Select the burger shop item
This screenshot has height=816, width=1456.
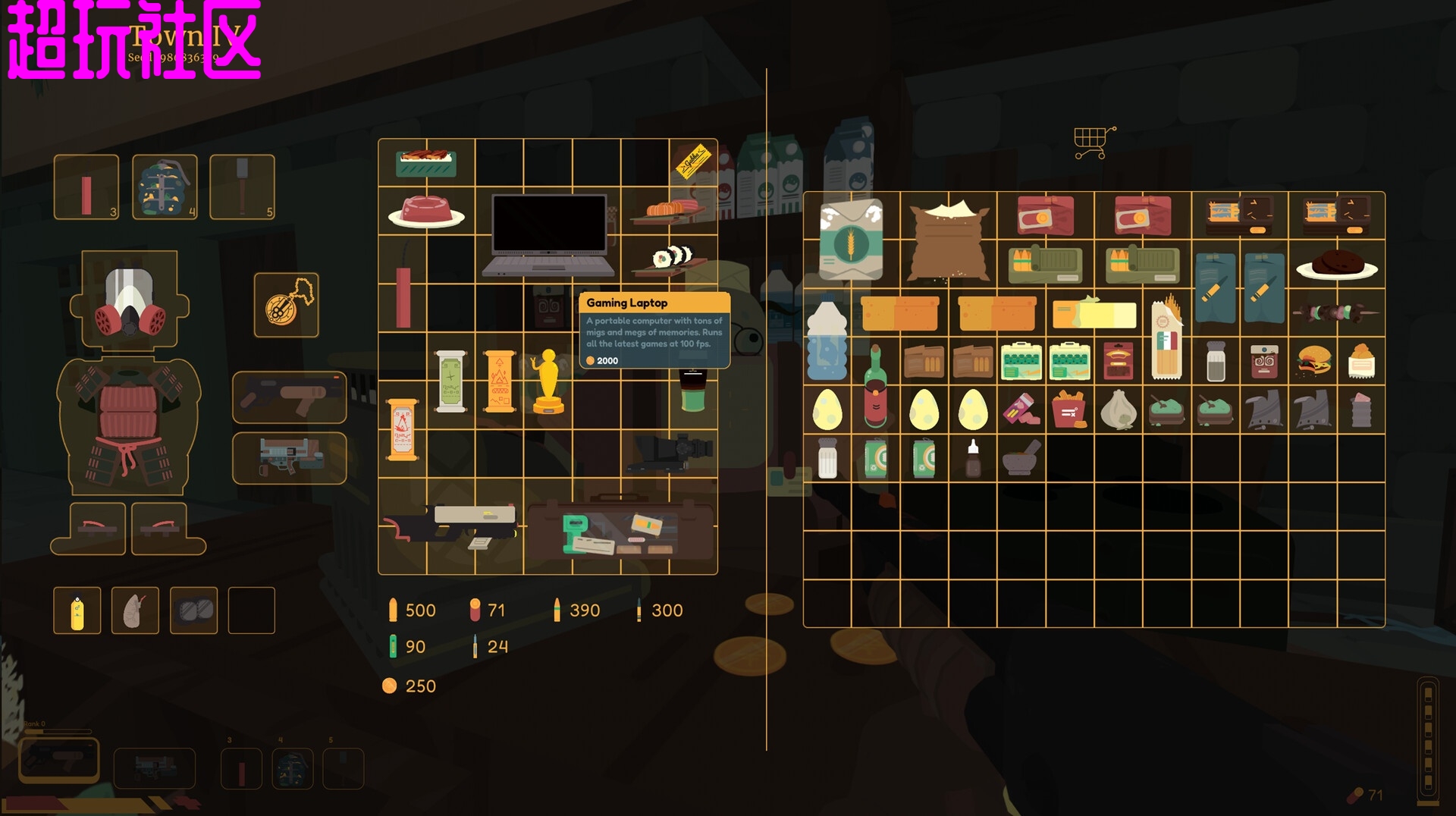tap(1313, 361)
